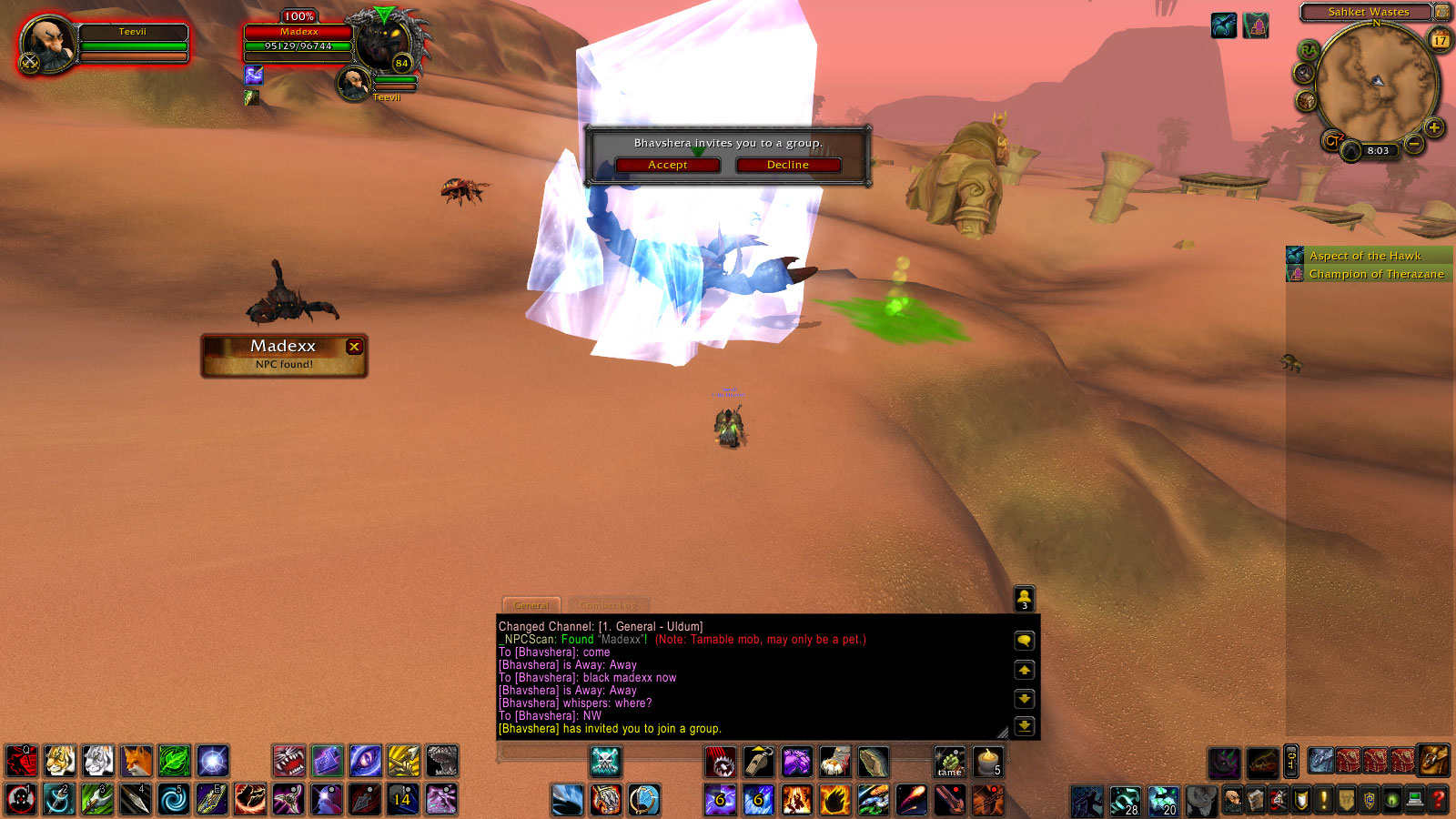Activate the green leaf ability
Viewport: 1456px width, 819px height.
[x=175, y=761]
